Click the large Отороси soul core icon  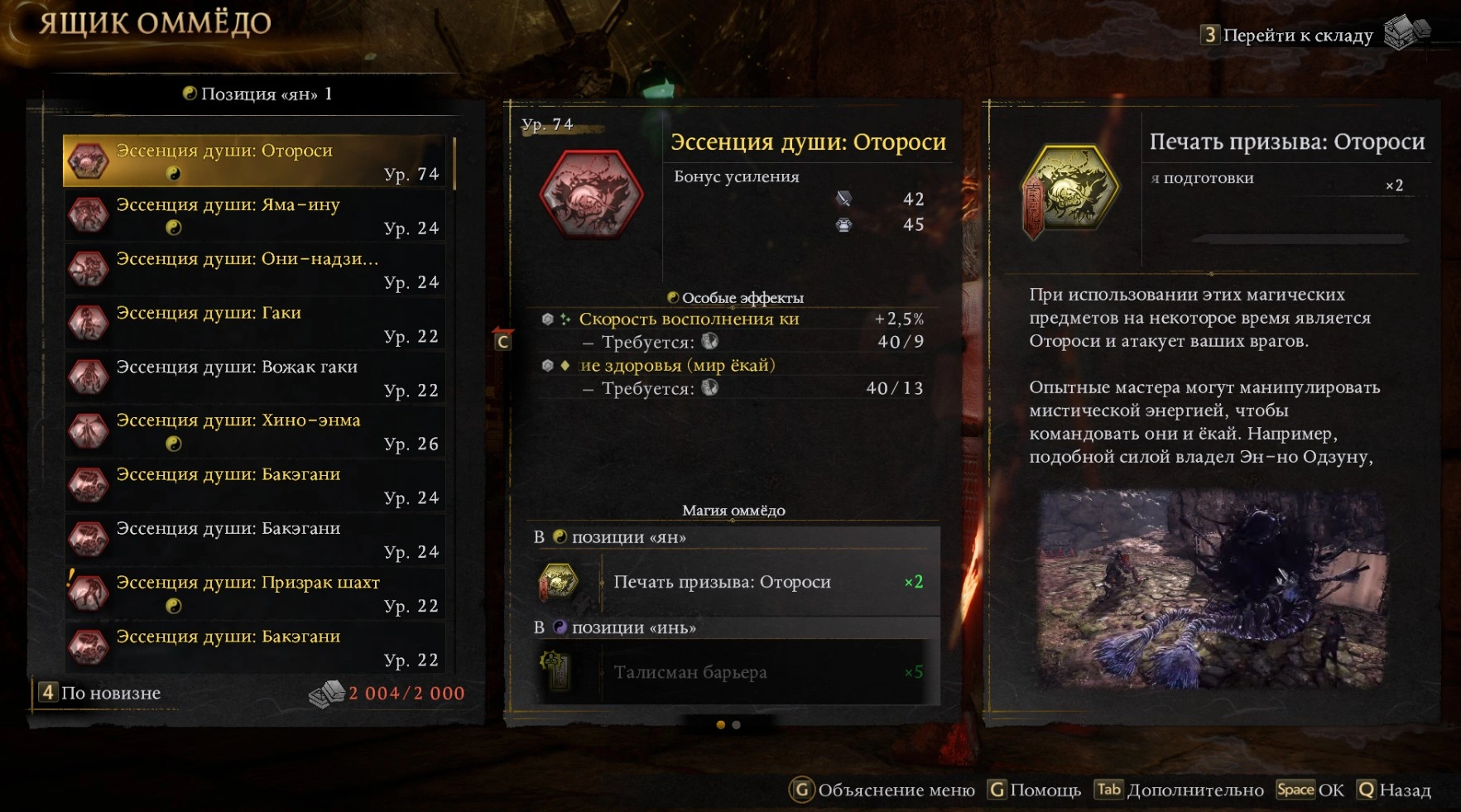click(x=591, y=195)
